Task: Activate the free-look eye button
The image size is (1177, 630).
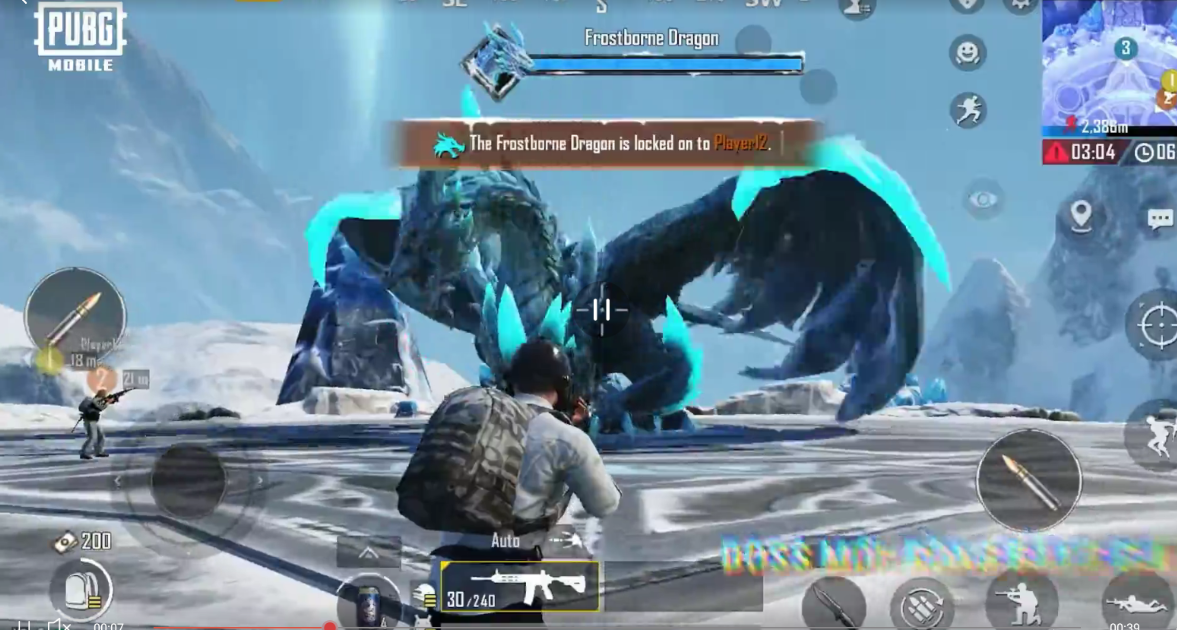Action: pos(983,200)
